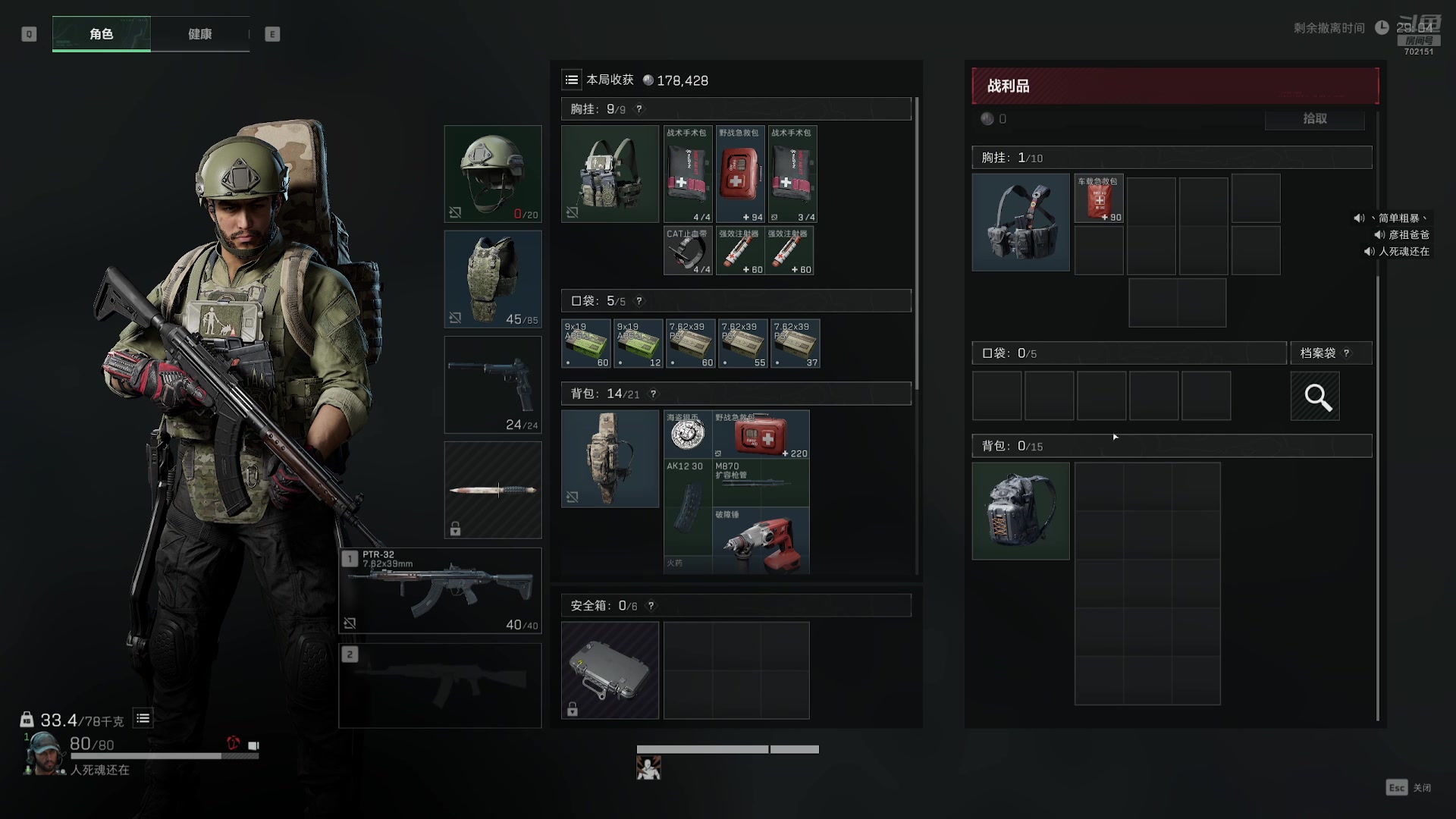The width and height of the screenshot is (1456, 819).
Task: Select the loot chest rig icon
Action: click(x=1021, y=222)
